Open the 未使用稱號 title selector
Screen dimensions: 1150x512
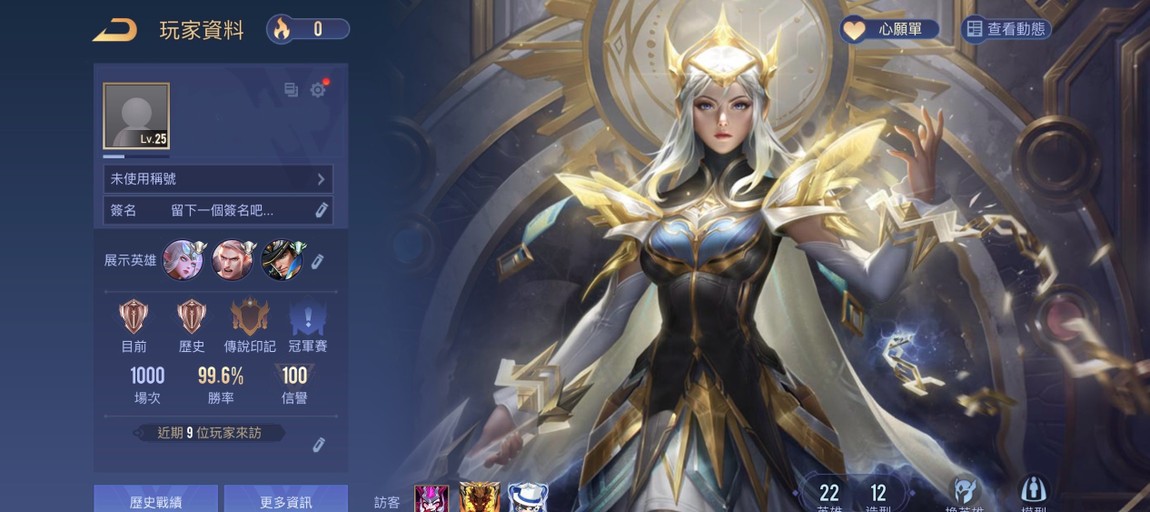[218, 179]
